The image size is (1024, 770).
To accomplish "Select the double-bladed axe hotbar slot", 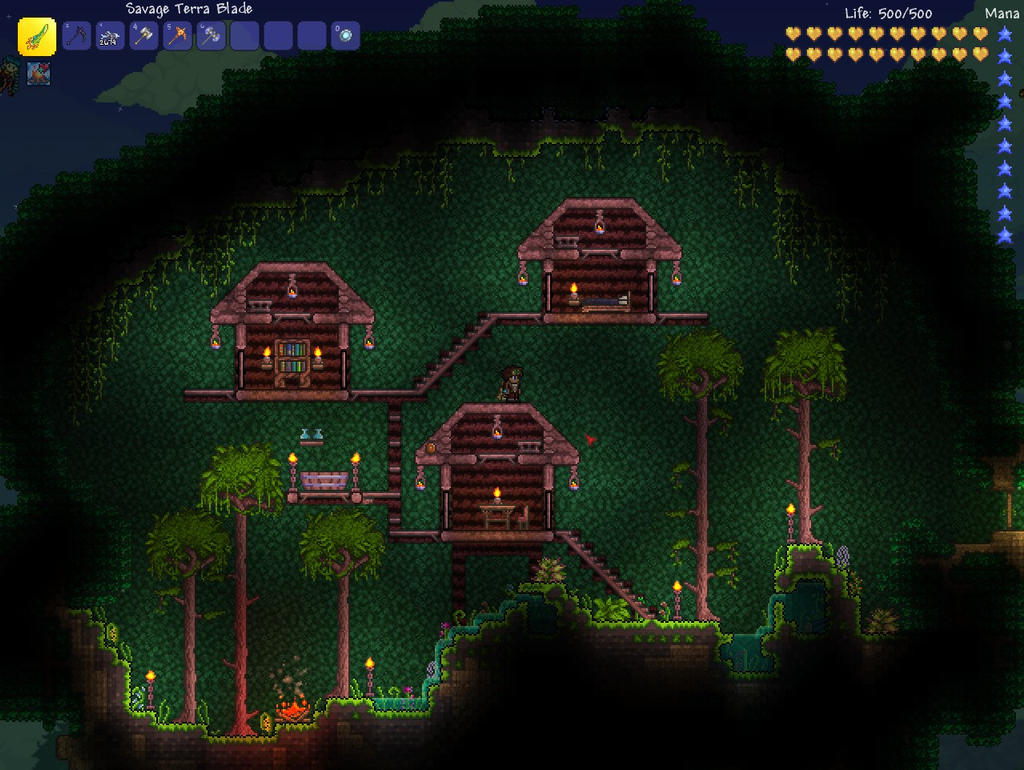I will 211,36.
